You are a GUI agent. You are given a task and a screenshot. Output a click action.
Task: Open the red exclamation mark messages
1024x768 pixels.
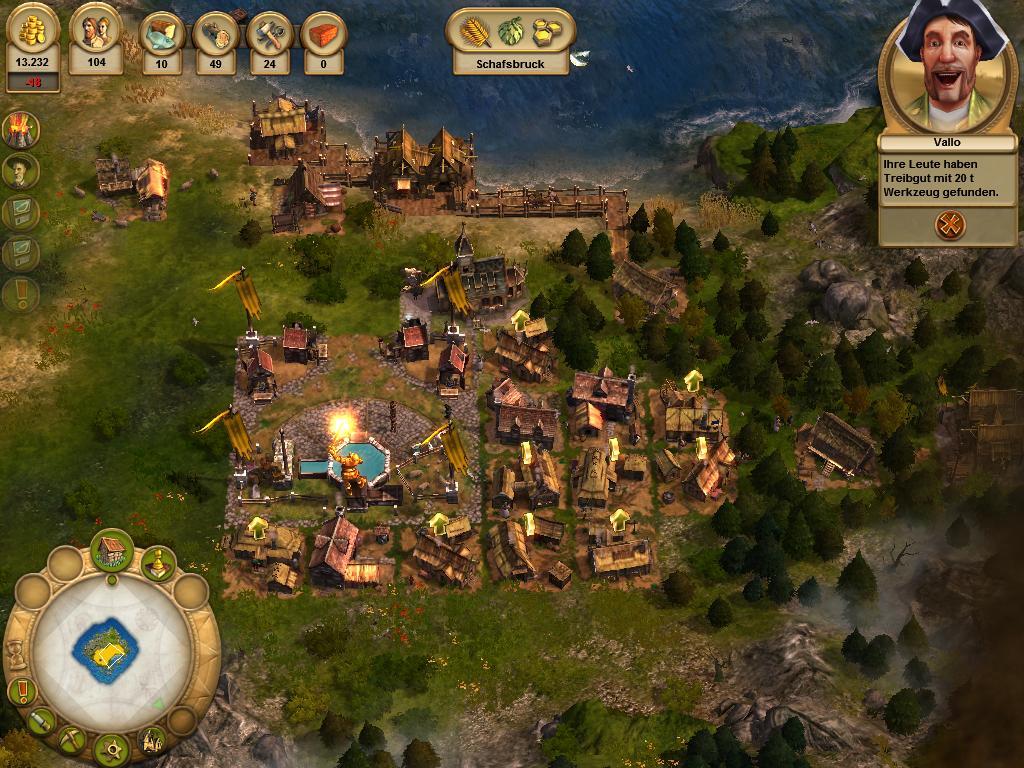(21, 690)
